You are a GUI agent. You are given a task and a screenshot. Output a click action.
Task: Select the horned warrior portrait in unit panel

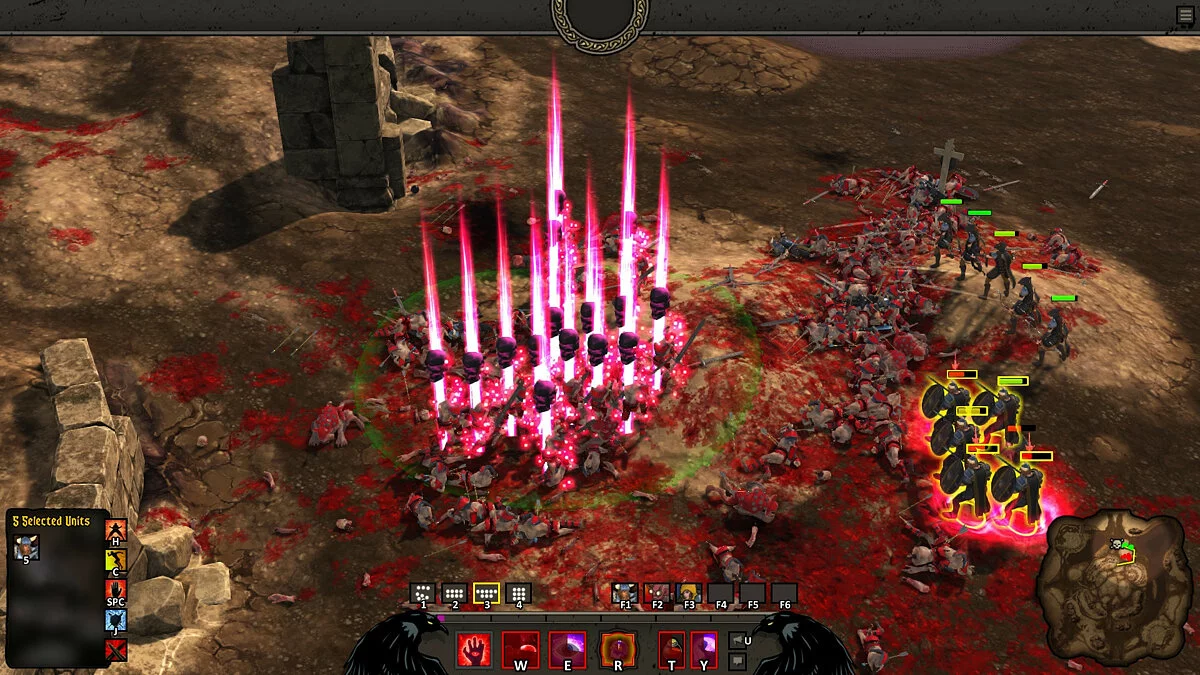[27, 547]
